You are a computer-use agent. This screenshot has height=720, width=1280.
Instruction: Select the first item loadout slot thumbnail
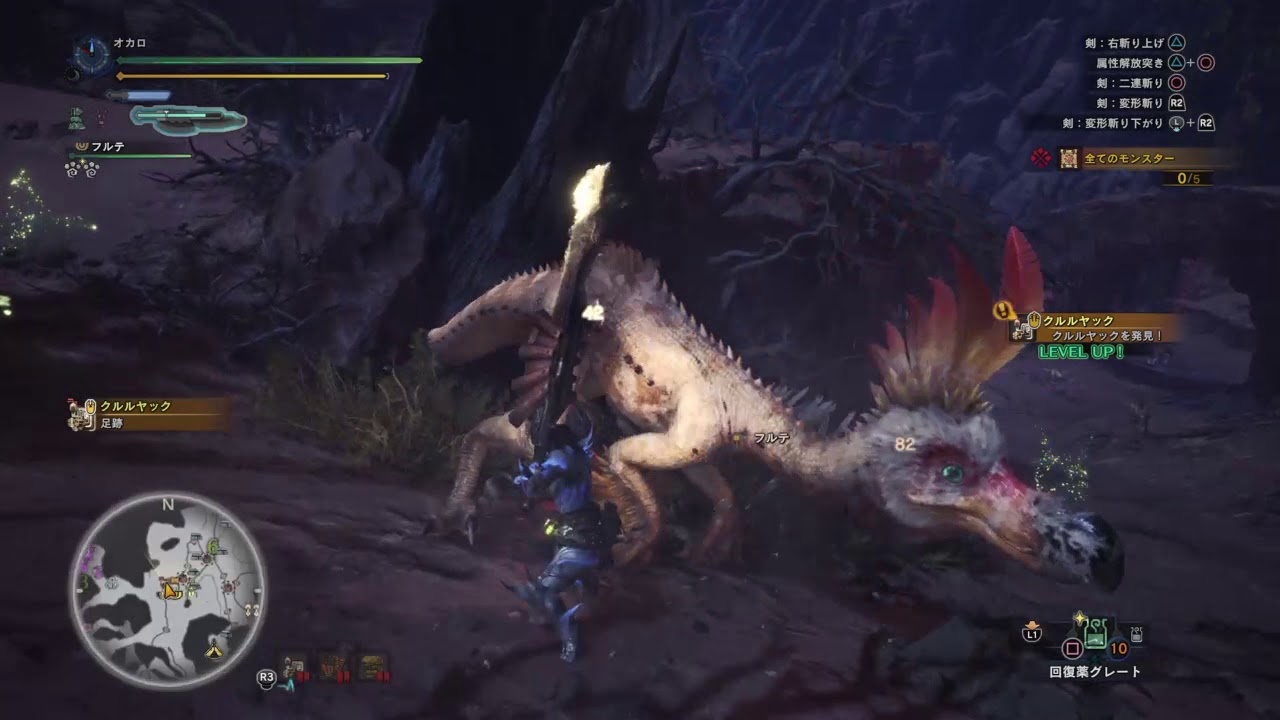(x=293, y=667)
